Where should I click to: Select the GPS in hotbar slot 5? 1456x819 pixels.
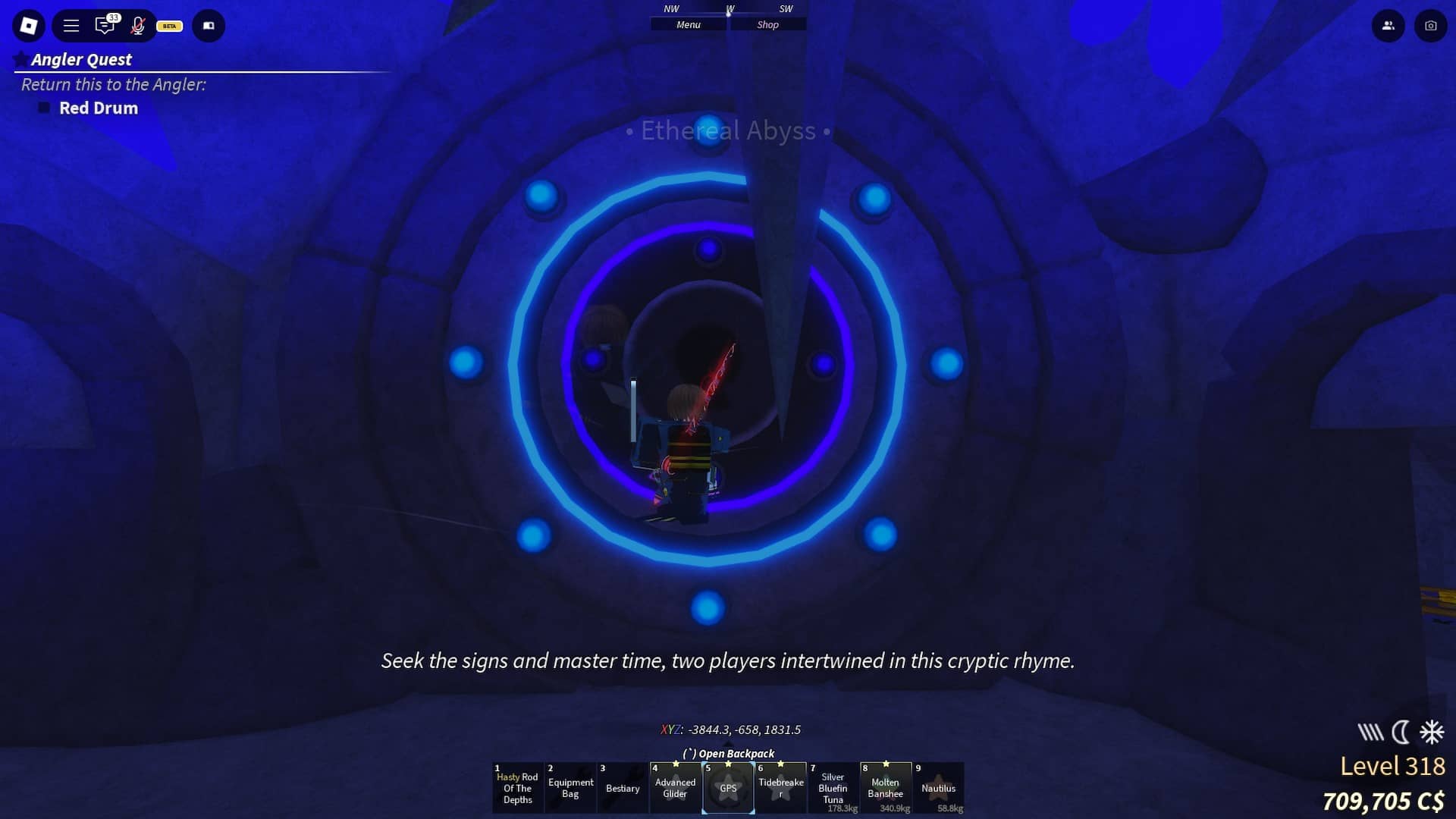[x=728, y=789]
